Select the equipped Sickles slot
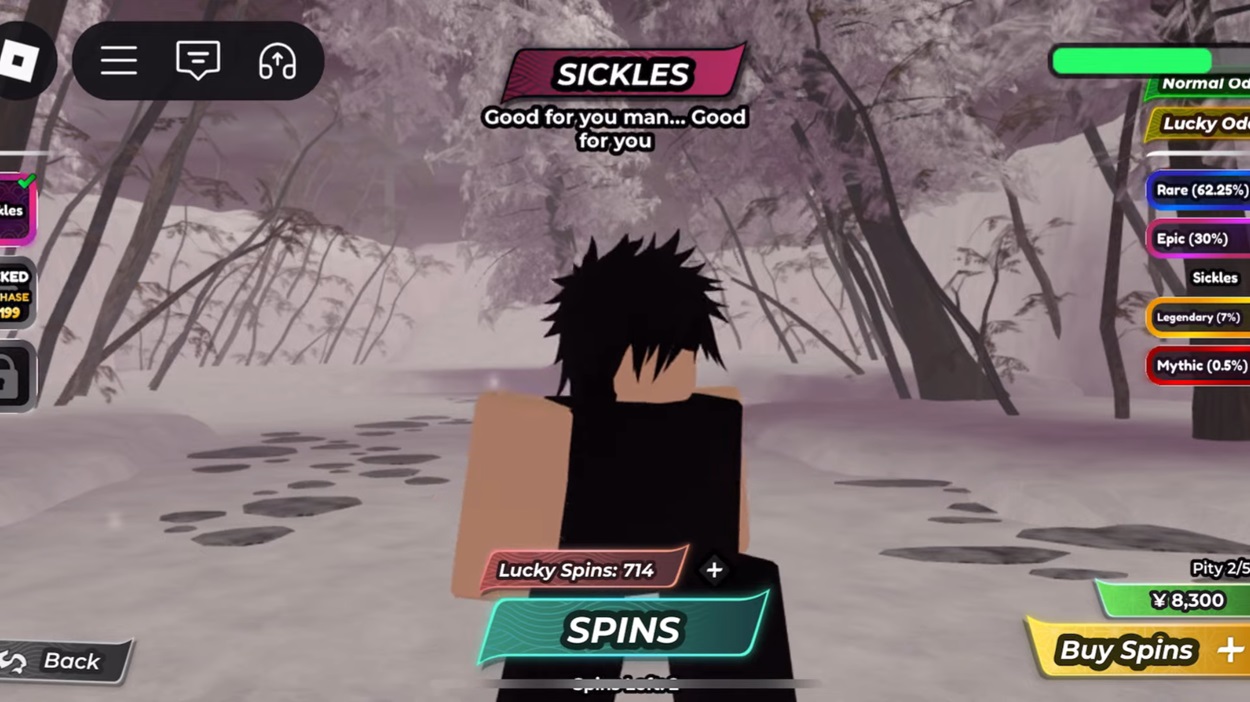Screen dimensions: 1250x702 click(17, 210)
